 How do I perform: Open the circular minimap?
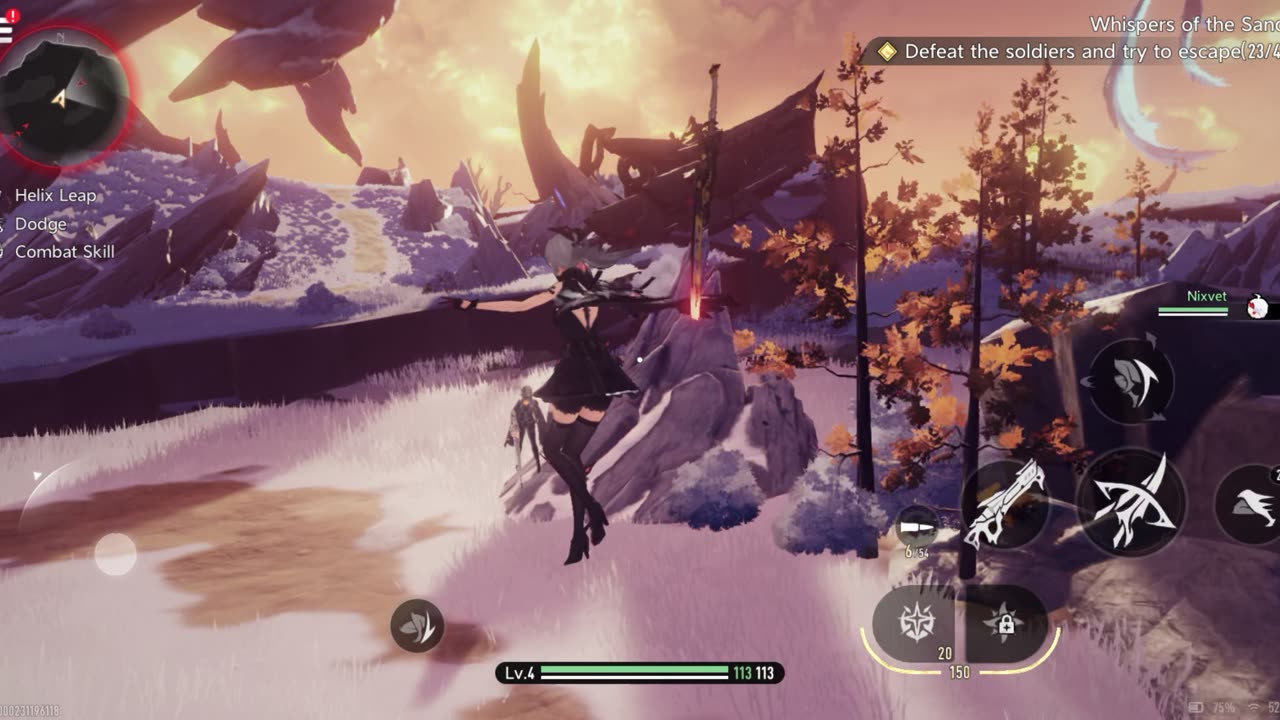(x=64, y=97)
